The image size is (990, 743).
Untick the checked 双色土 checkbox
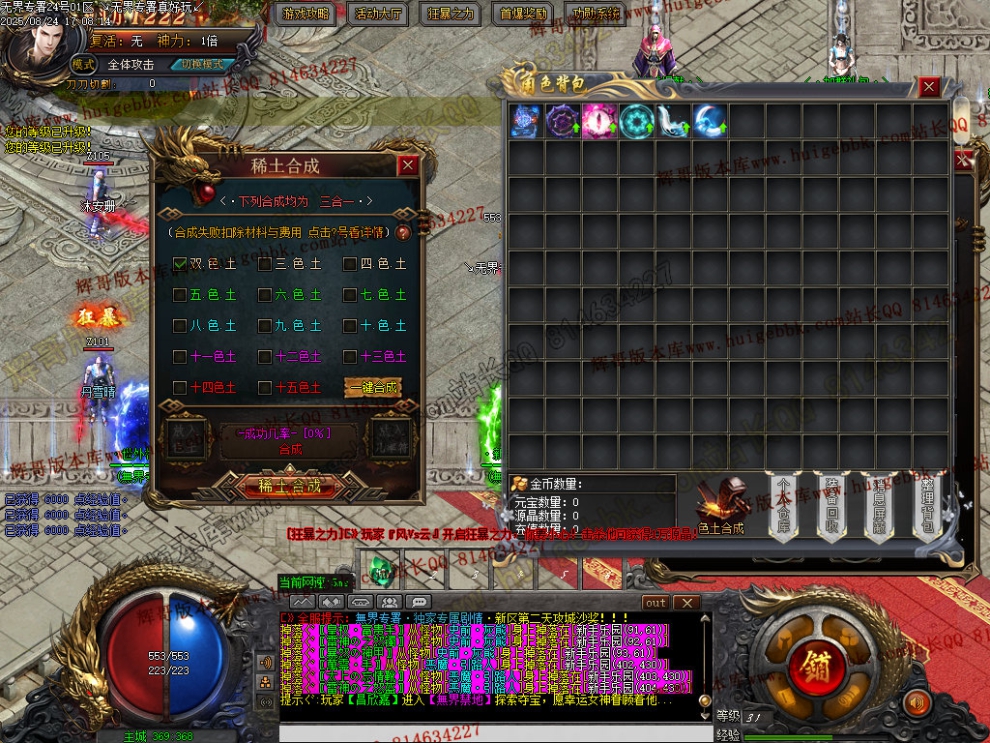point(180,264)
